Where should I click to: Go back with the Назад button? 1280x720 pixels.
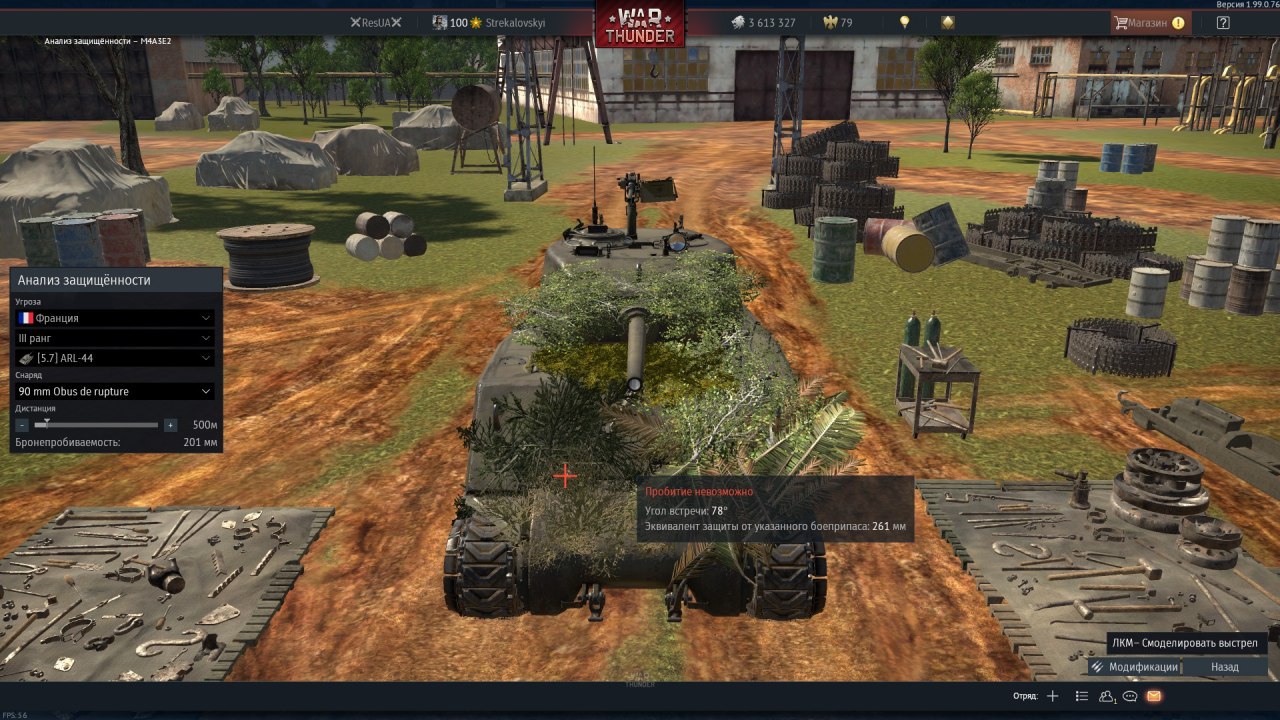click(x=1224, y=667)
